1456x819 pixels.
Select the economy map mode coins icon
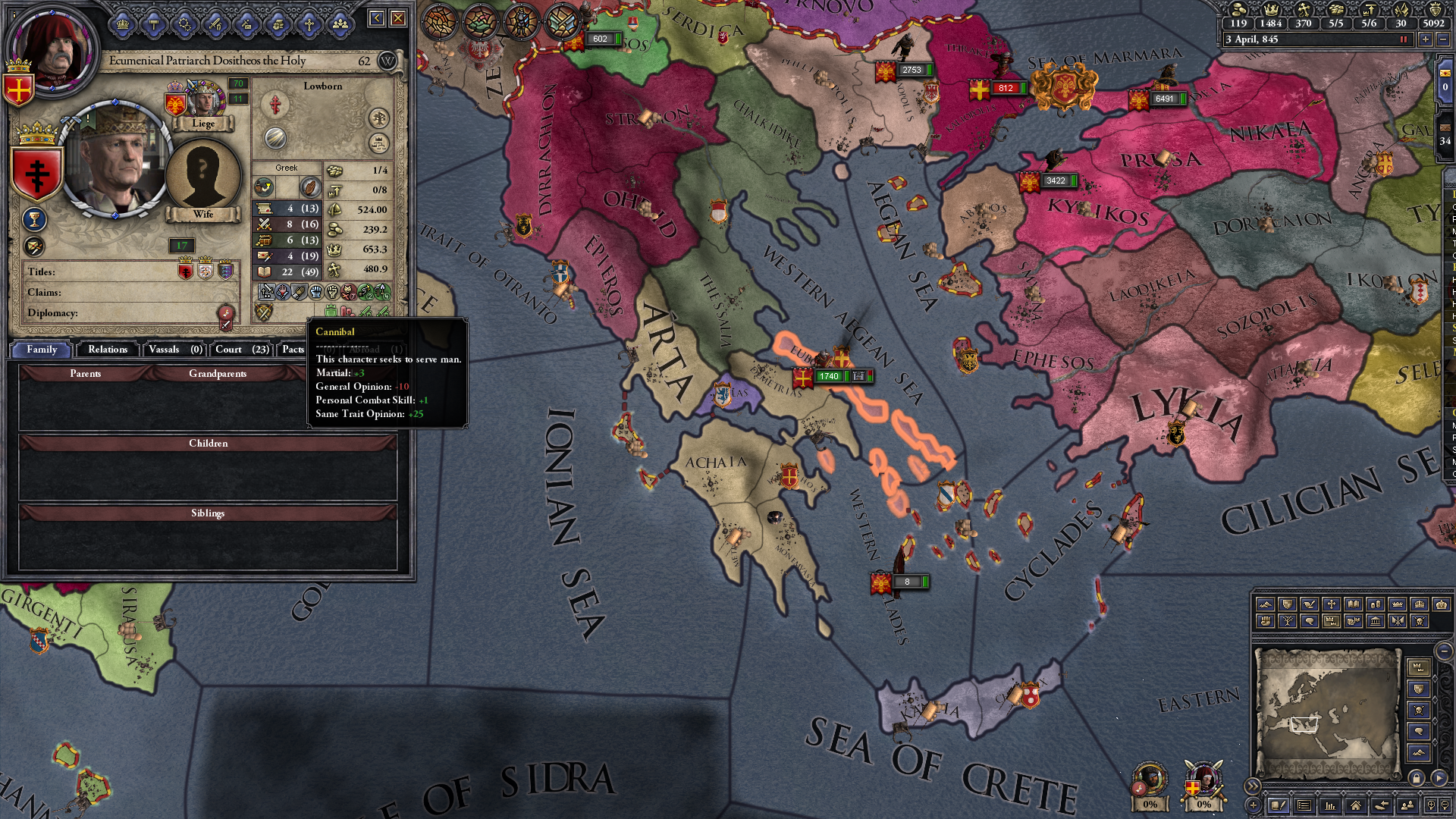(x=1375, y=604)
